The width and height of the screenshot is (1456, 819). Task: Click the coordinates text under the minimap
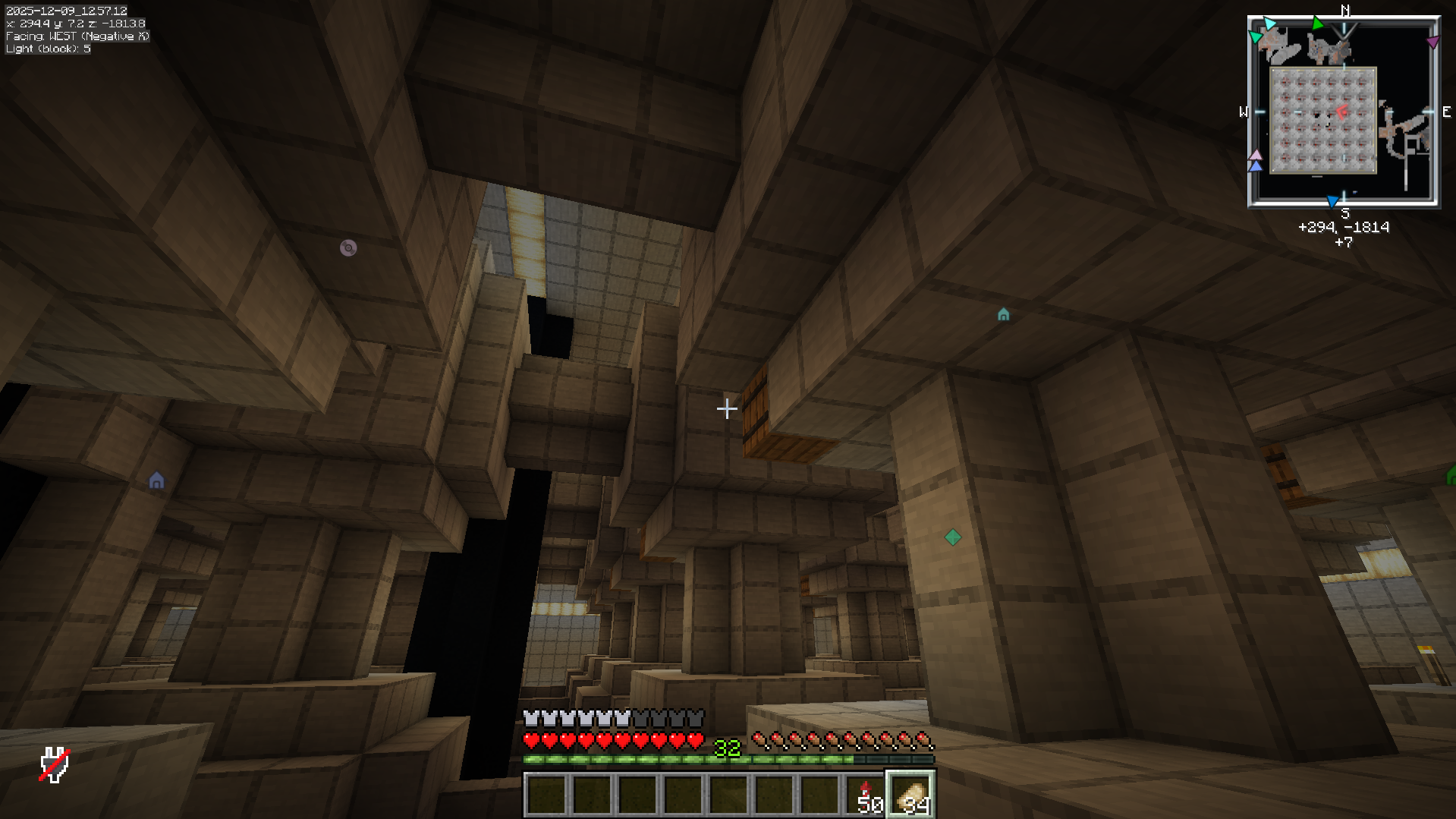click(x=1343, y=227)
